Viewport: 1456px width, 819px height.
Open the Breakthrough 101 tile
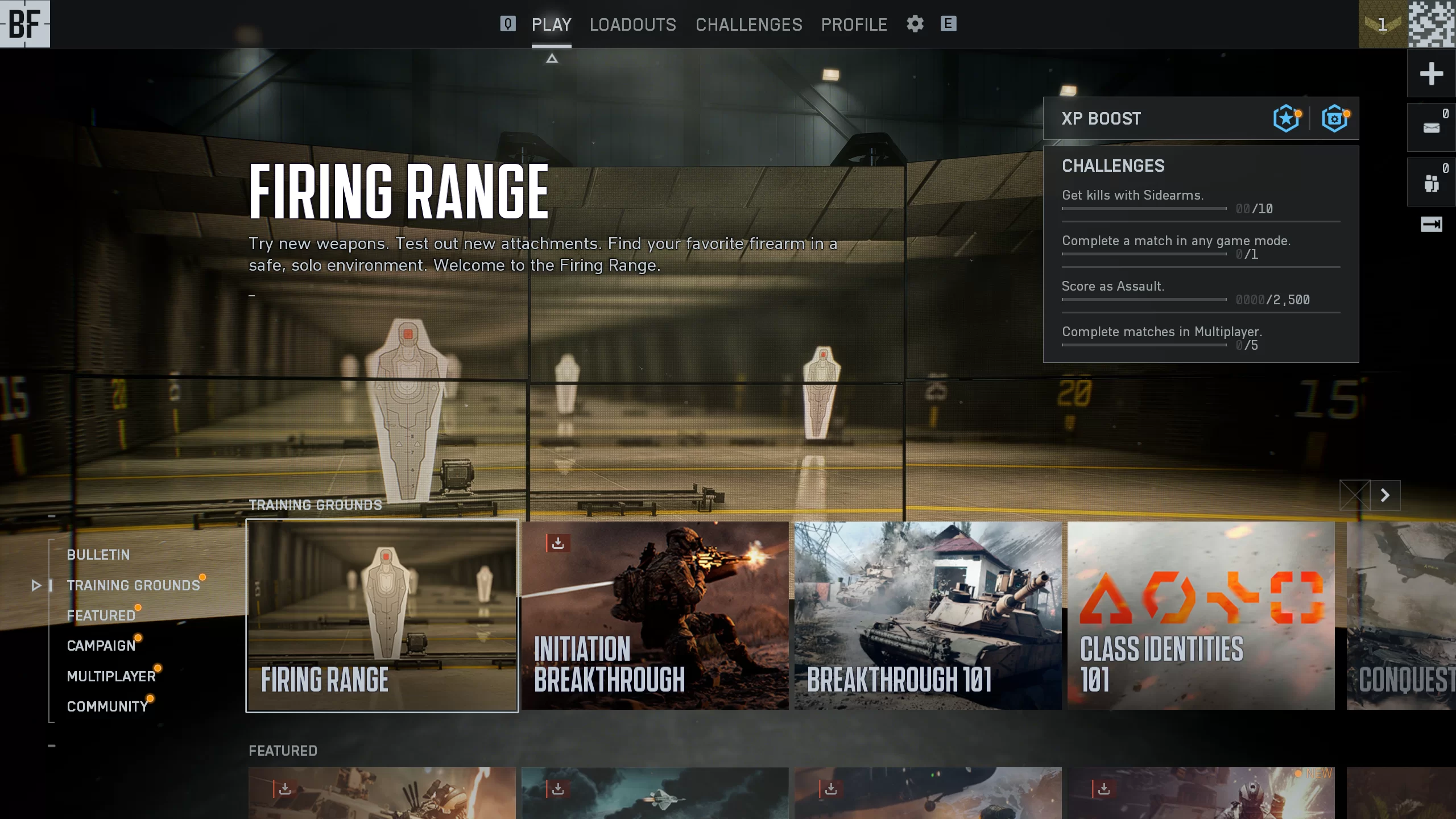point(928,615)
